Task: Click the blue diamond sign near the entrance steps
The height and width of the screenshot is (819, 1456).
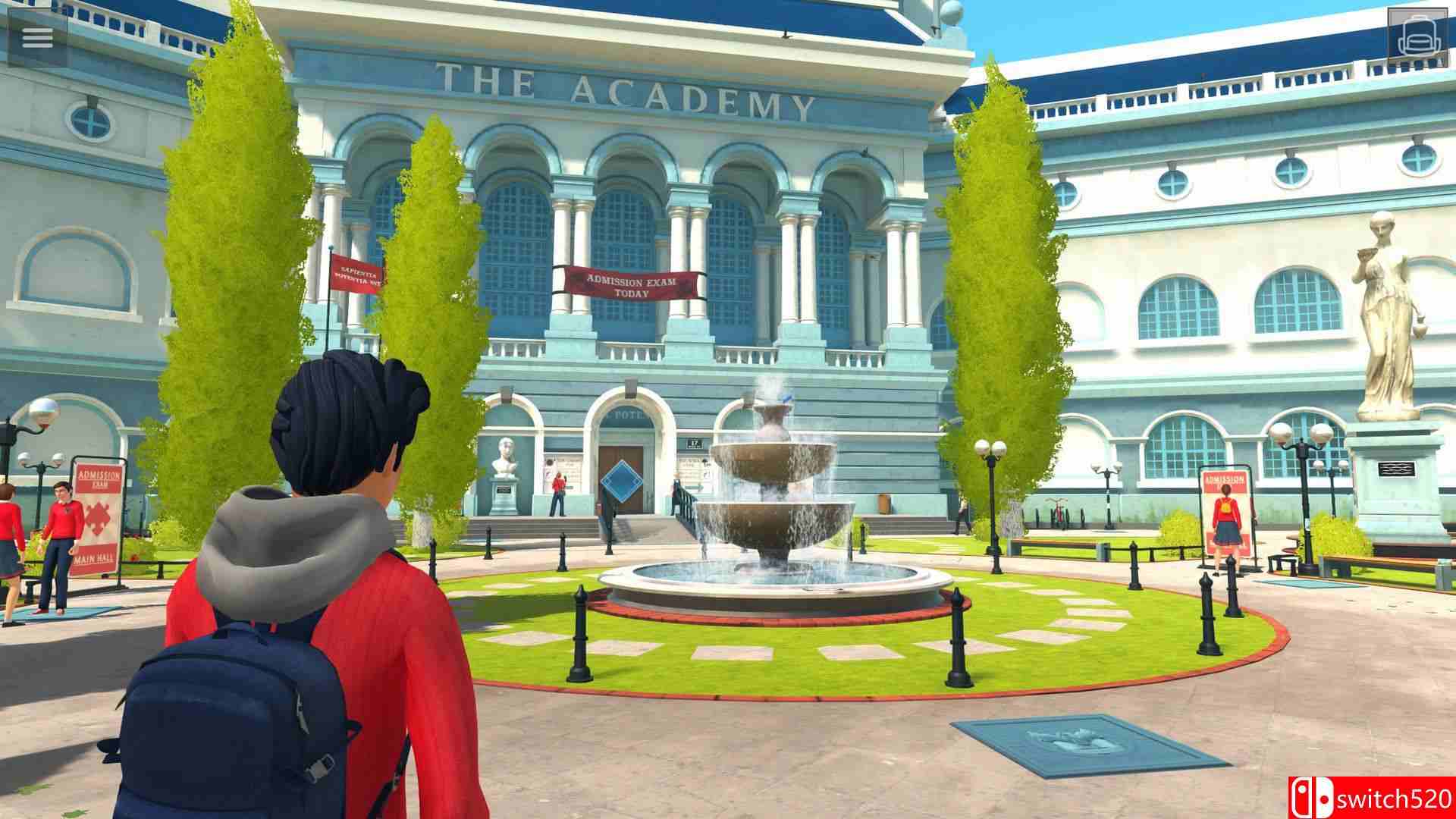Action: tap(623, 481)
